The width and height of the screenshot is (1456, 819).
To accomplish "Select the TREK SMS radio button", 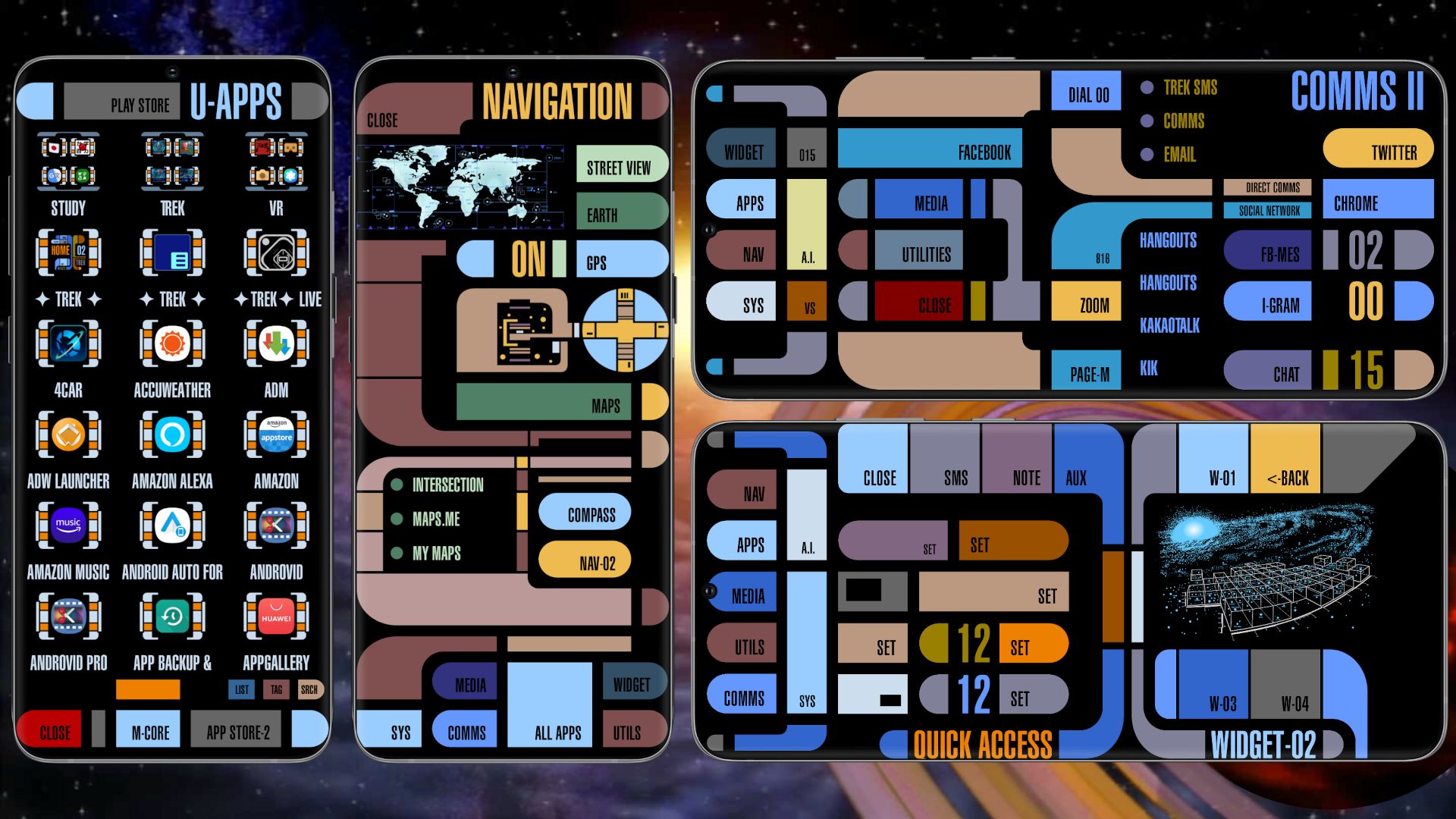I will 1147,88.
